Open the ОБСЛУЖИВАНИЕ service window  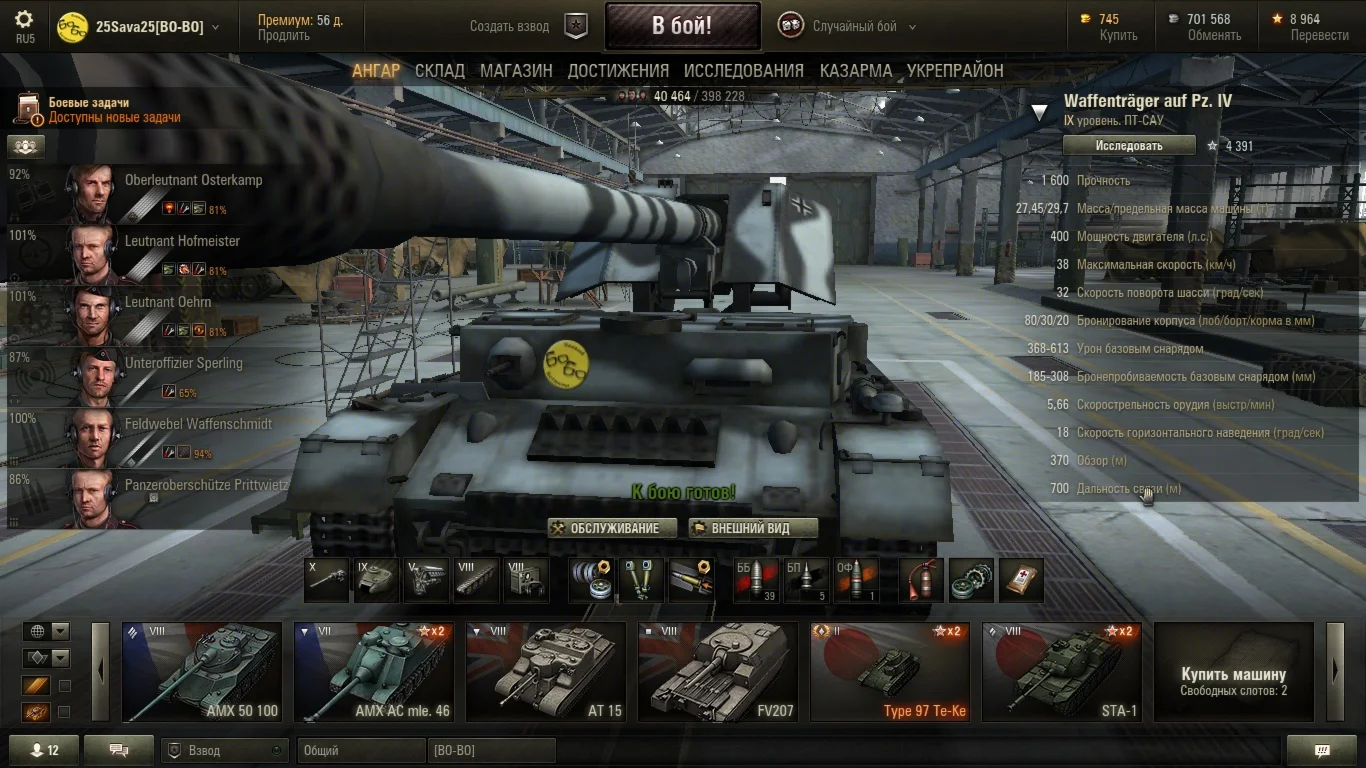[x=612, y=528]
